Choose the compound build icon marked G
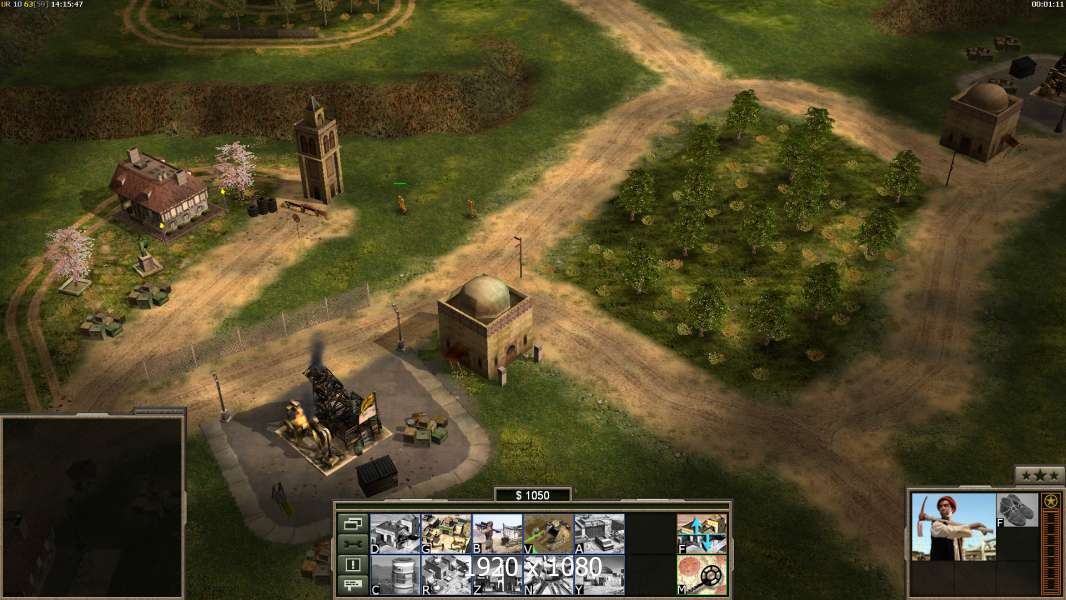This screenshot has width=1066, height=600. tap(446, 533)
